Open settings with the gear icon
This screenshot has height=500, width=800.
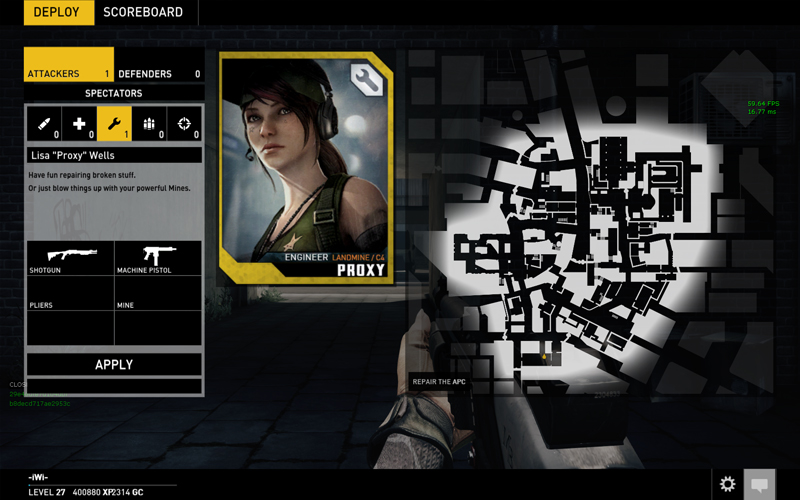(x=727, y=484)
